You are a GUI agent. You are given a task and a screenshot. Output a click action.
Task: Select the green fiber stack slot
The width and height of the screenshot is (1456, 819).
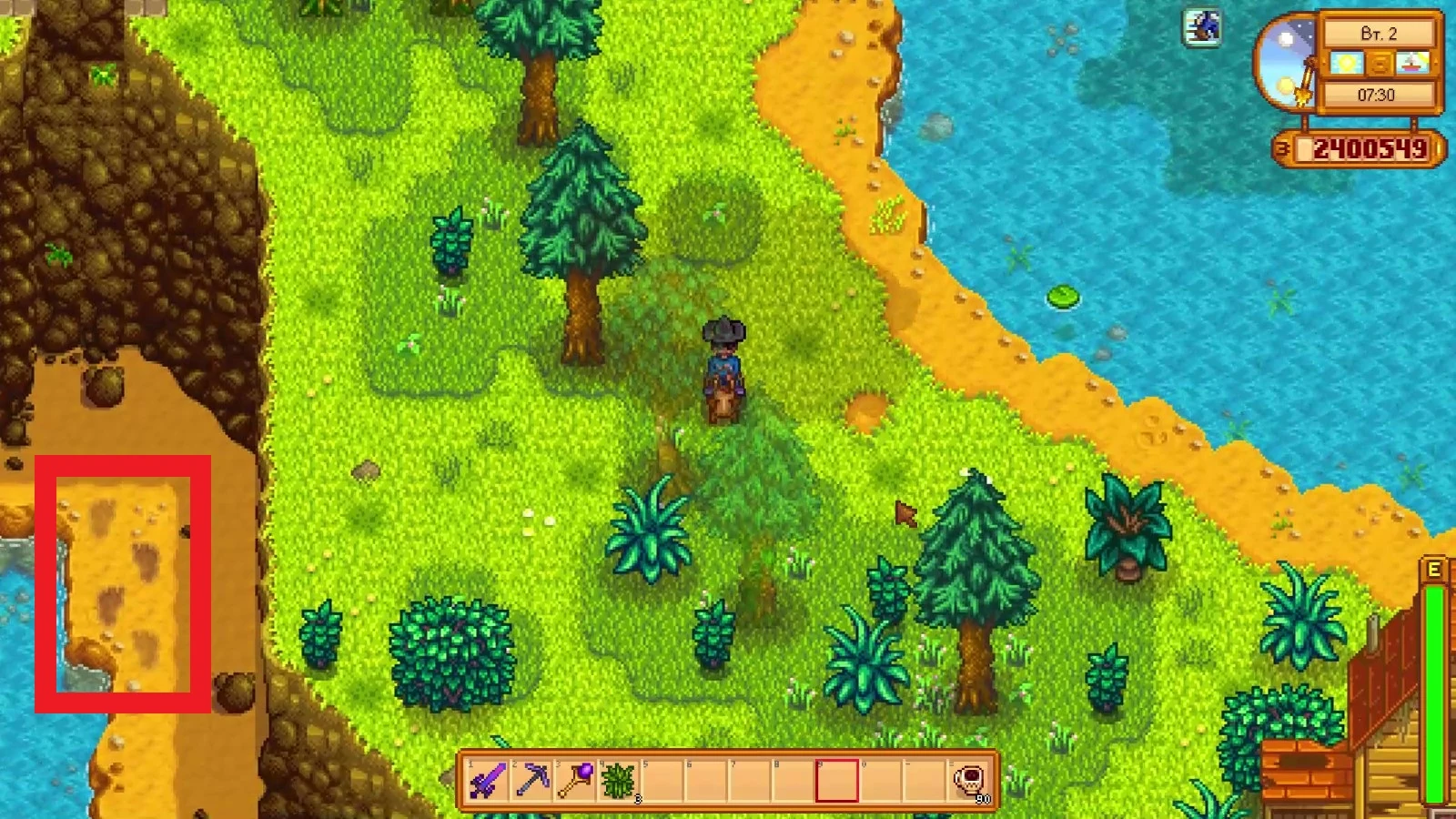[619, 780]
